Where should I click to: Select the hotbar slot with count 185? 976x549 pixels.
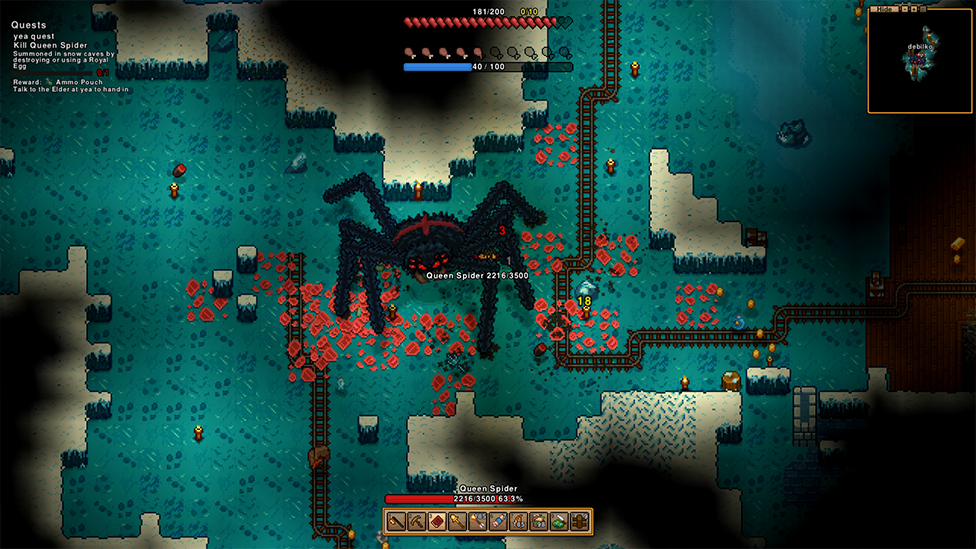tap(518, 522)
